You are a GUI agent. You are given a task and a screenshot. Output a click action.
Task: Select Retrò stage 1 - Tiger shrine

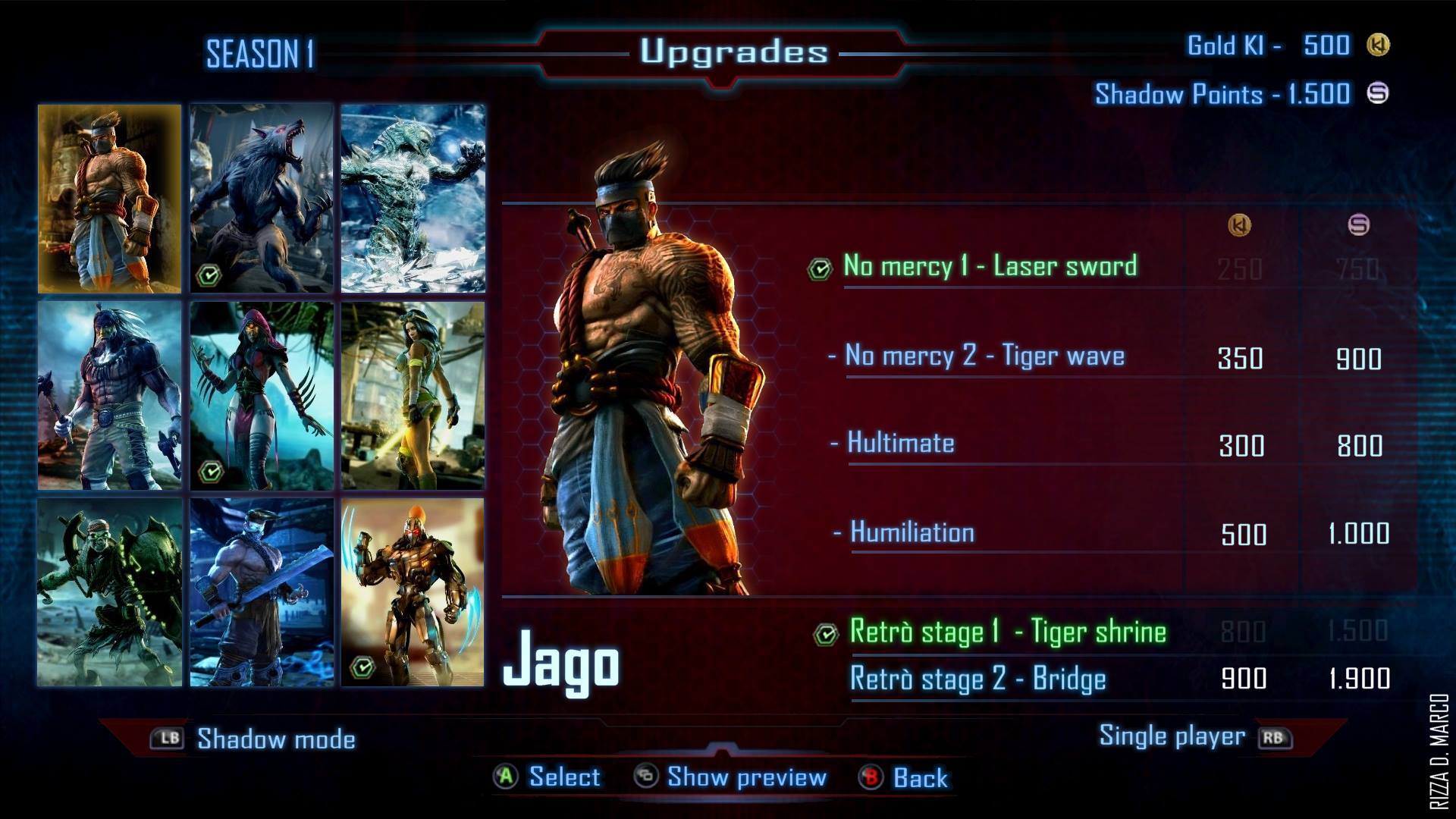tap(1007, 632)
